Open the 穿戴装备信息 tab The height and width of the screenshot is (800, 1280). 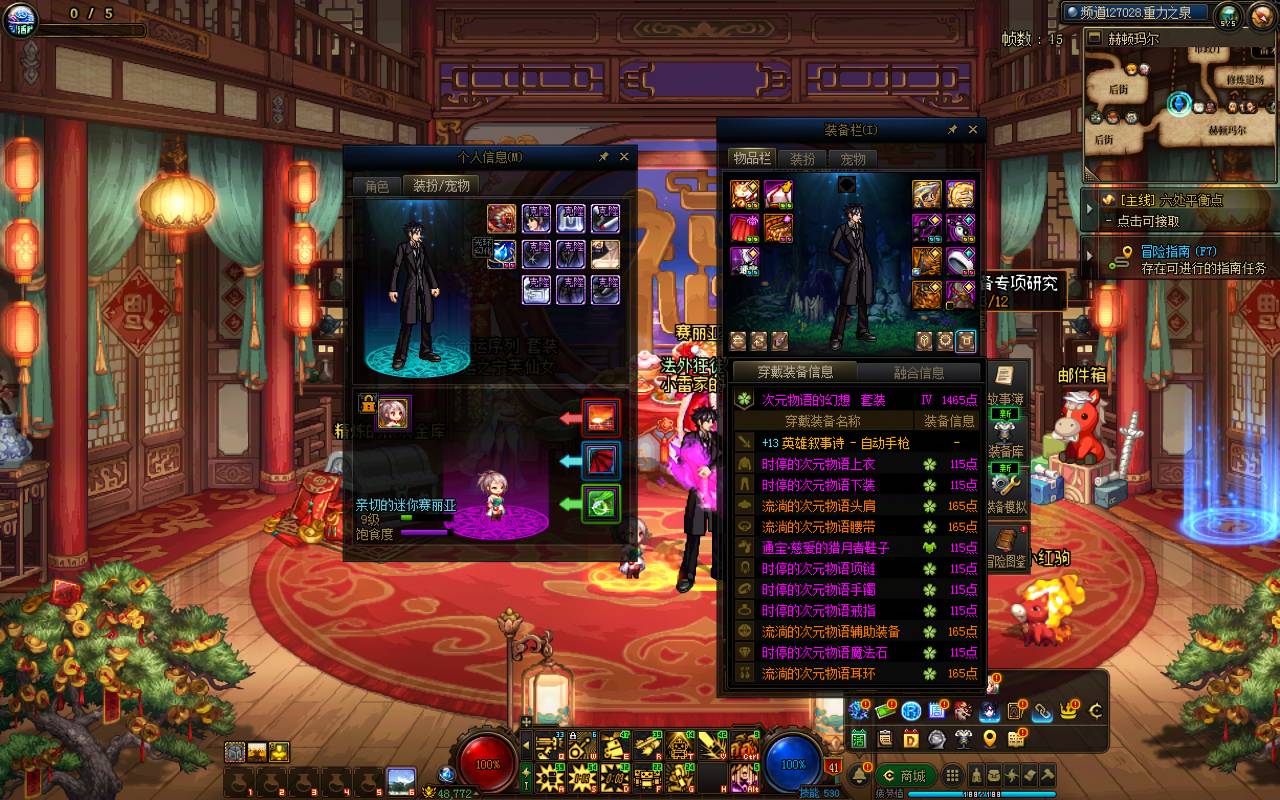(795, 372)
